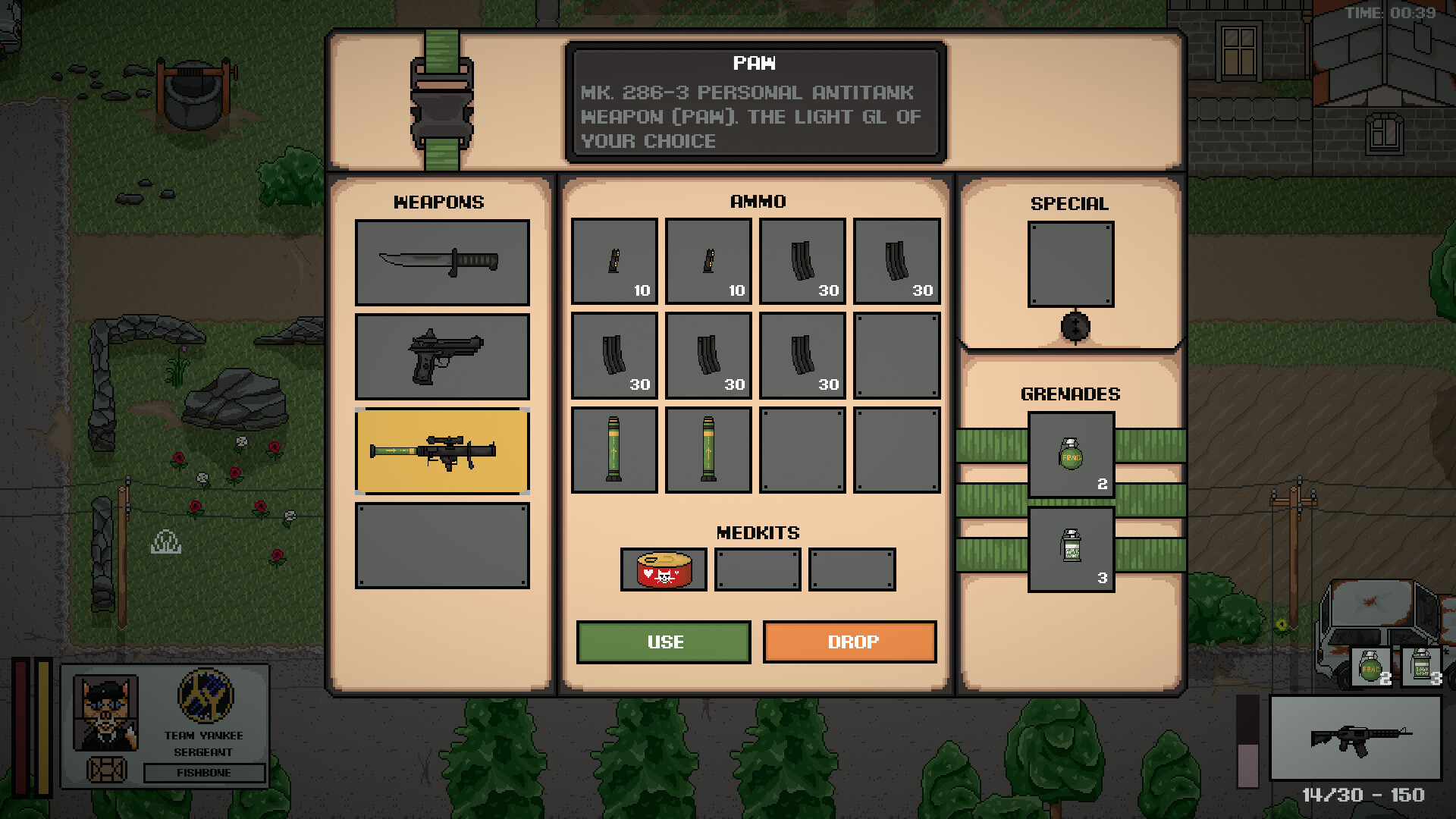The image size is (1456, 819).
Task: Select the first pistol magazine with 10 rounds
Action: pyautogui.click(x=614, y=262)
